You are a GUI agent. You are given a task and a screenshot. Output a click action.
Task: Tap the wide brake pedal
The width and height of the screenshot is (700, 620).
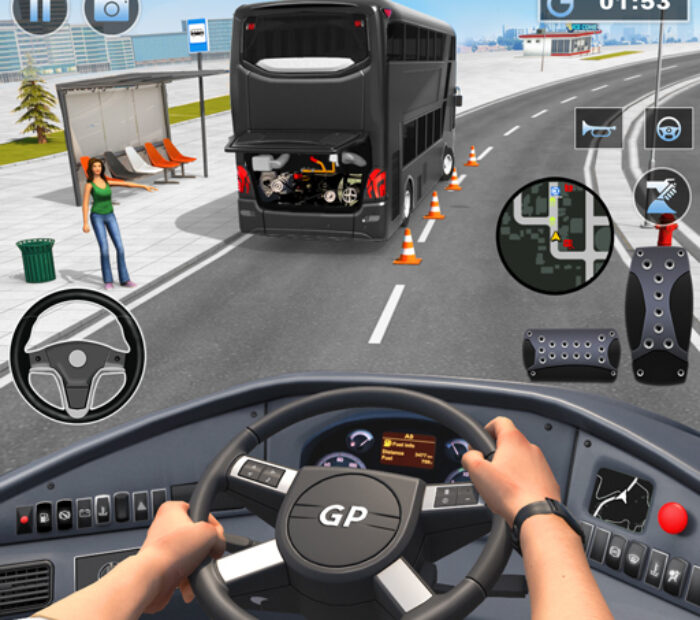(x=571, y=353)
